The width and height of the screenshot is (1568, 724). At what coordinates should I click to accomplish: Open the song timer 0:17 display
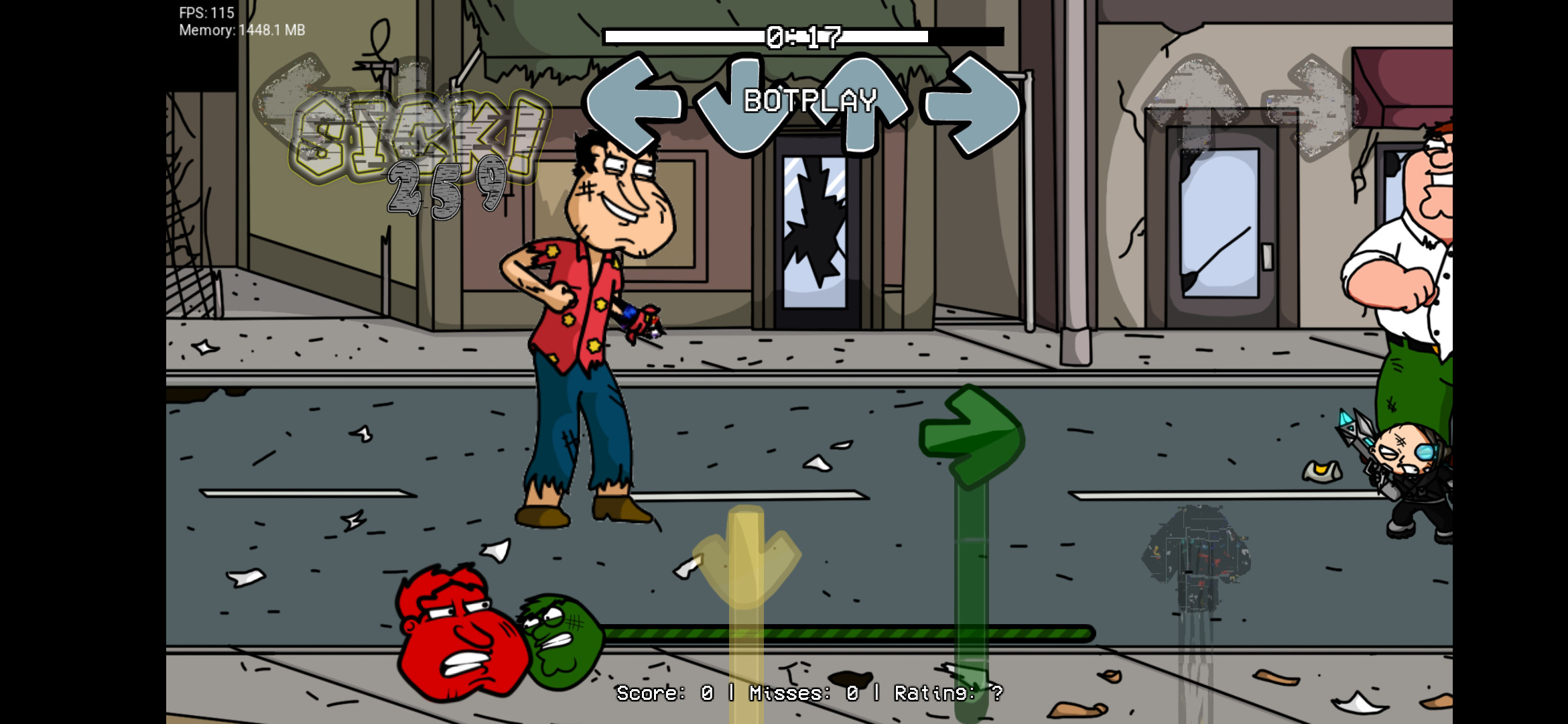(803, 37)
